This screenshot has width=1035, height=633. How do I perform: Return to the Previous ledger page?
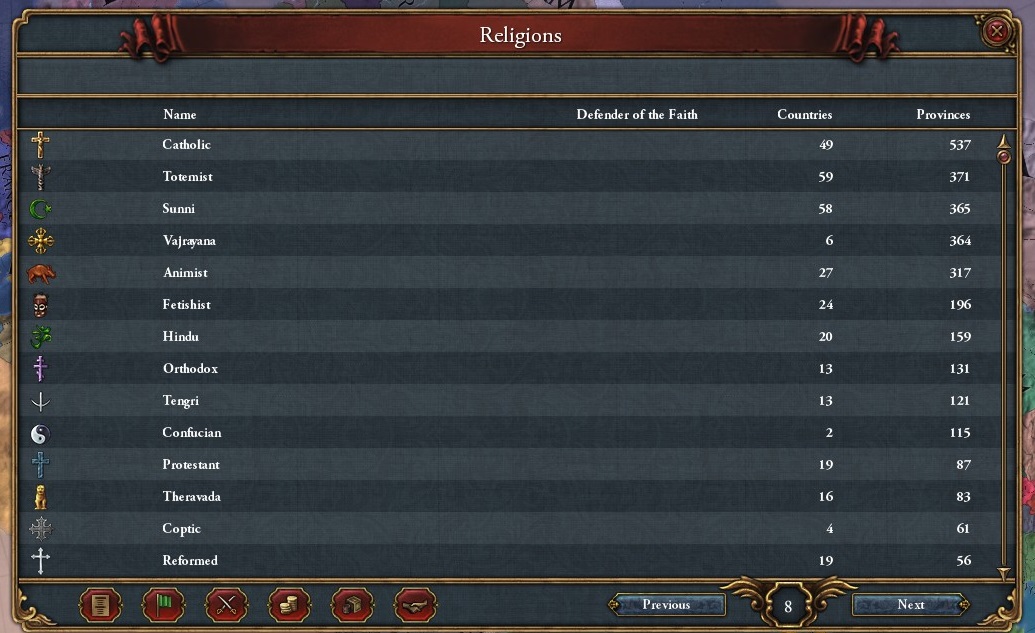[x=667, y=604]
